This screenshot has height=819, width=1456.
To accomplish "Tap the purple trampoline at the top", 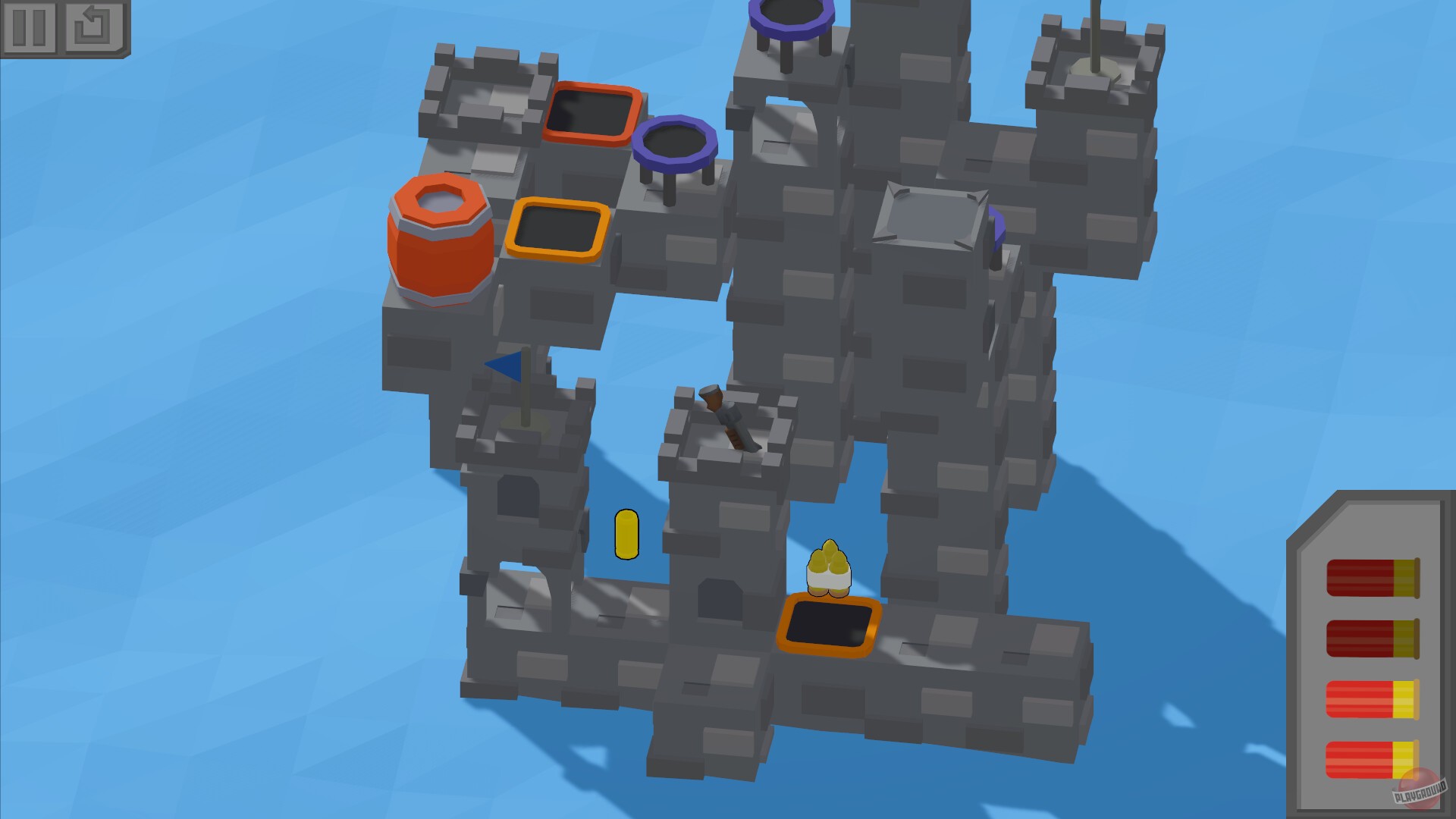I will point(789,15).
